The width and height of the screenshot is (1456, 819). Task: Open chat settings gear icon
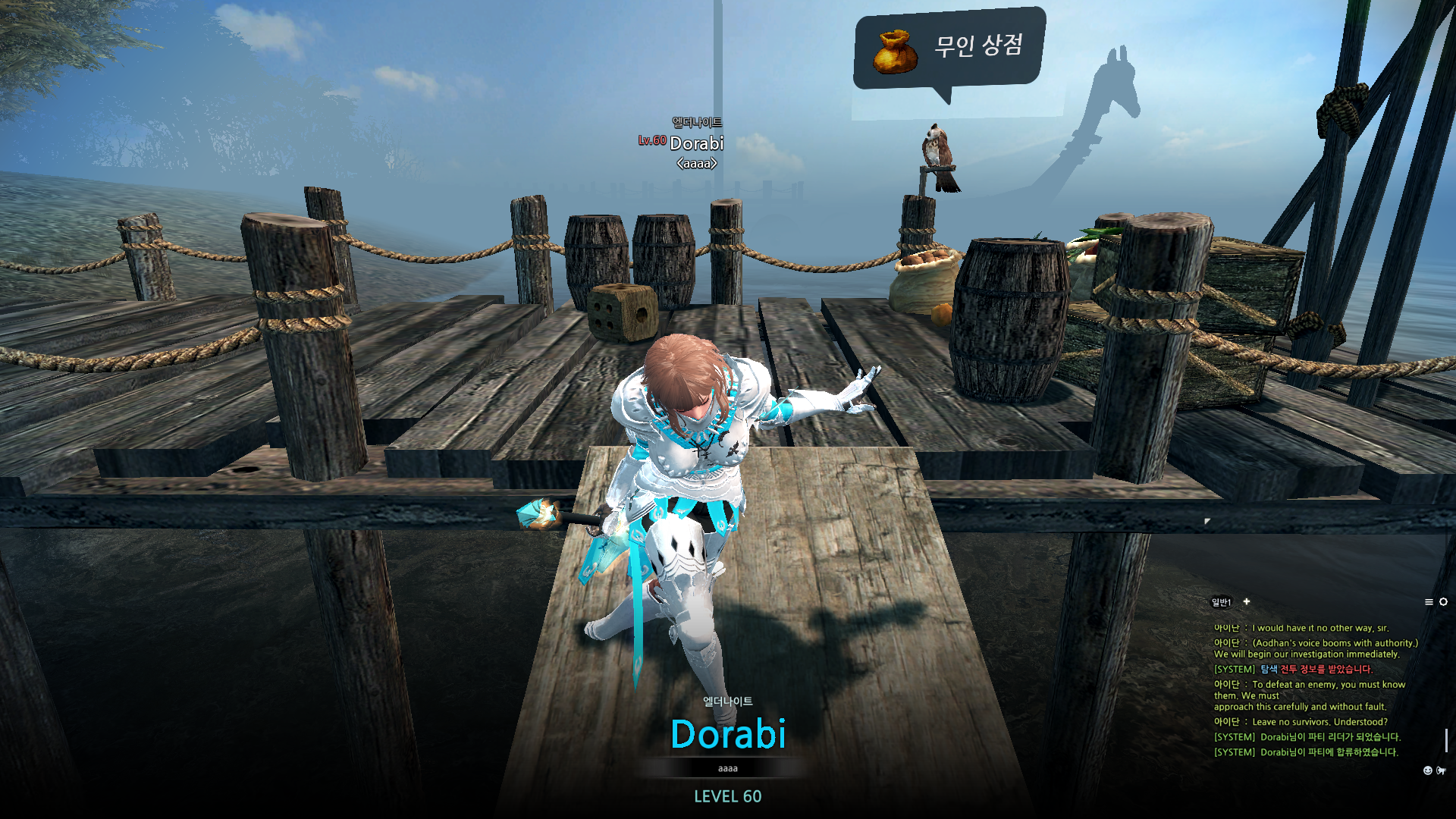pyautogui.click(x=1443, y=602)
